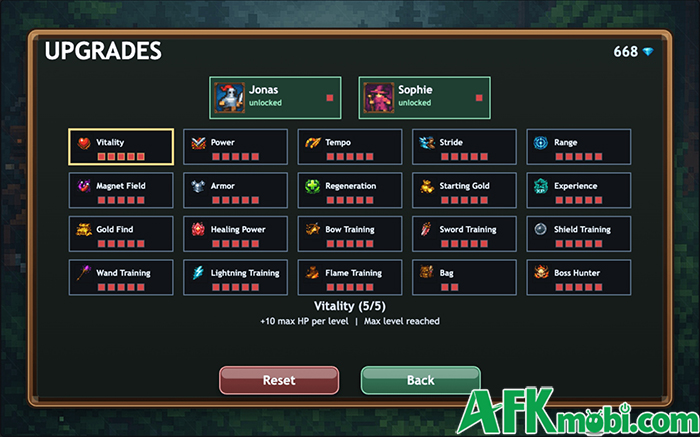Select the Lightning Training upgrade
Image resolution: width=700 pixels, height=437 pixels.
(235, 277)
